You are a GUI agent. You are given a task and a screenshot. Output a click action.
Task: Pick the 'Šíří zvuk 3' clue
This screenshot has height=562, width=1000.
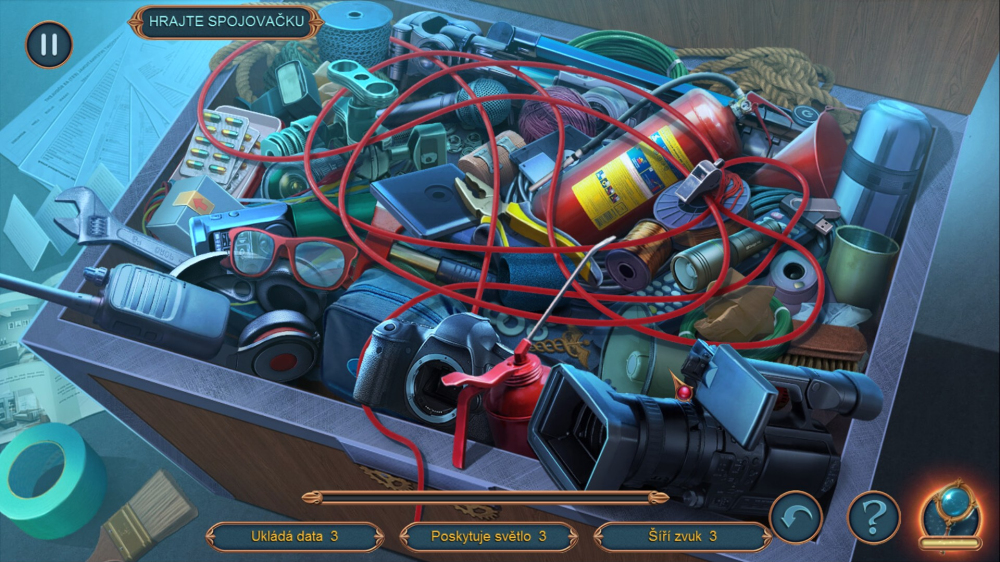coord(682,536)
